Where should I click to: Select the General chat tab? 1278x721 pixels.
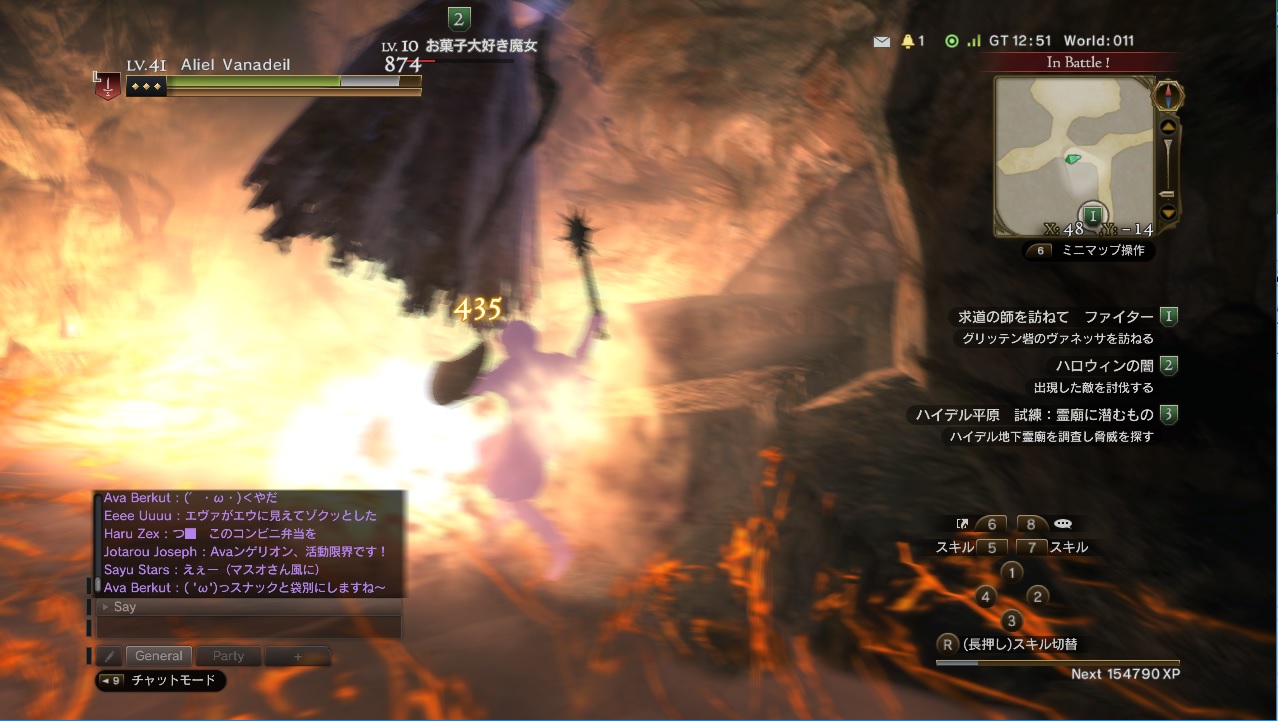point(159,656)
